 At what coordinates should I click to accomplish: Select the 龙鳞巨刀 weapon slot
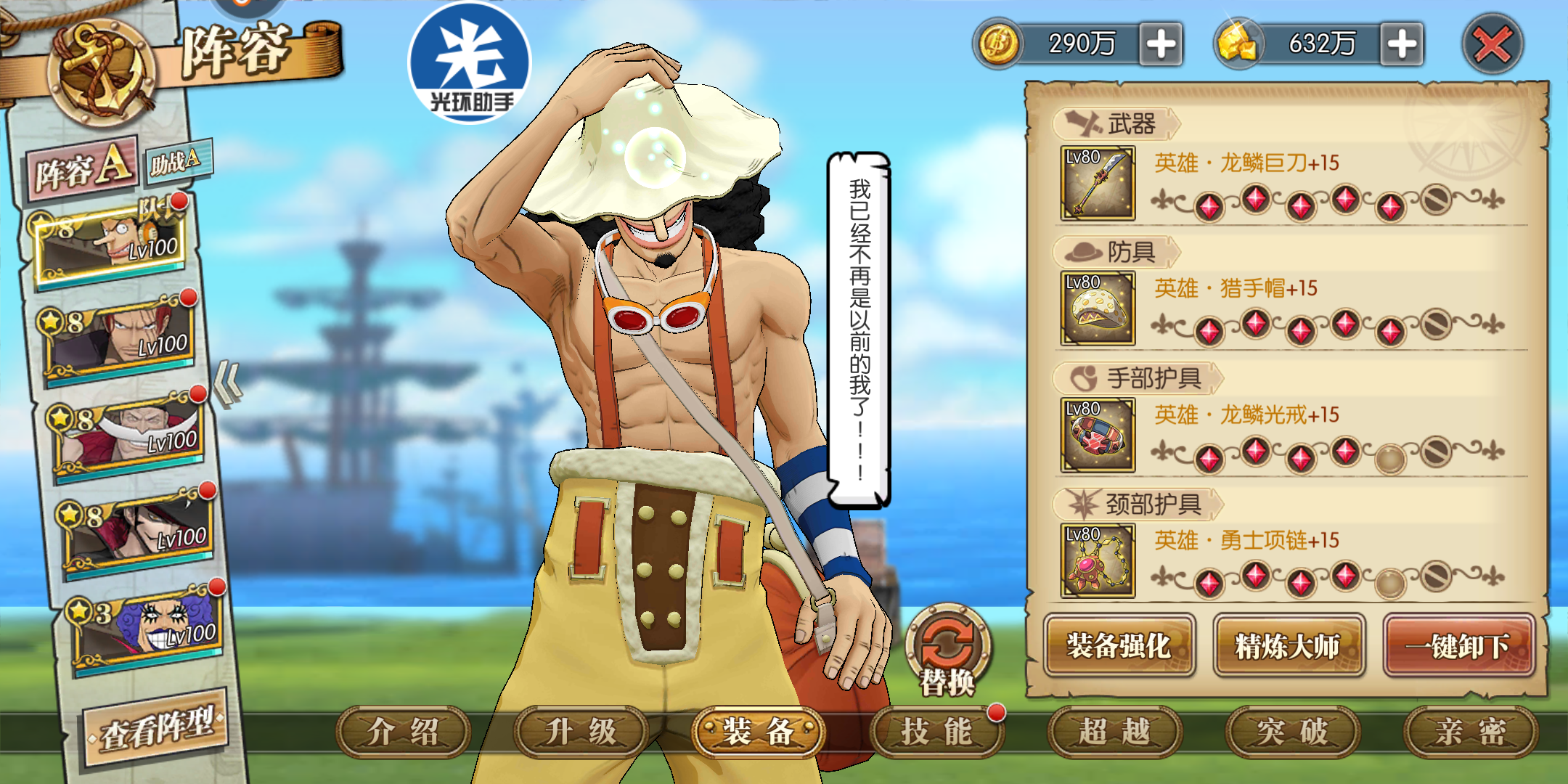(1098, 184)
